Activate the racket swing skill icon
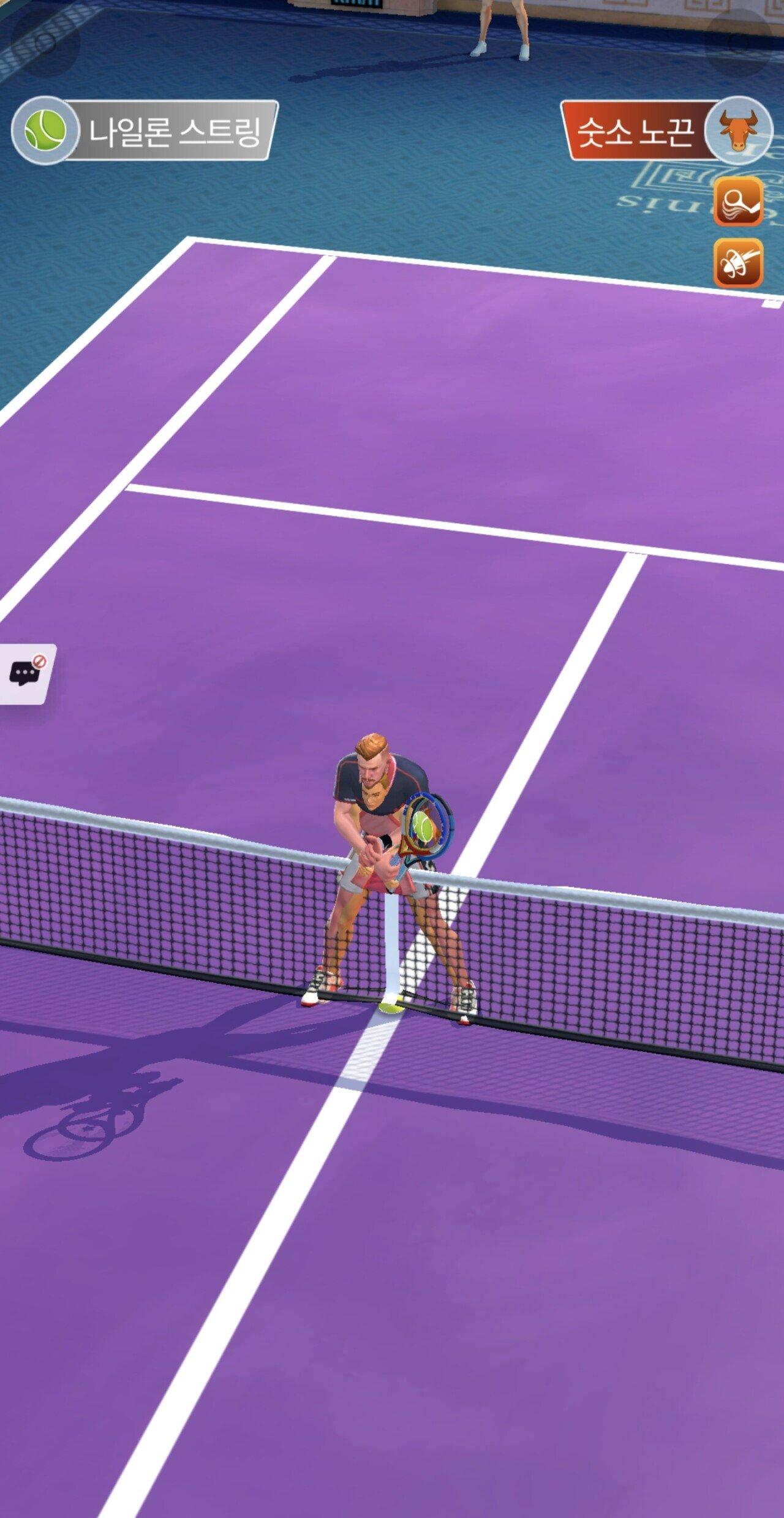The width and height of the screenshot is (784, 1518). click(738, 201)
